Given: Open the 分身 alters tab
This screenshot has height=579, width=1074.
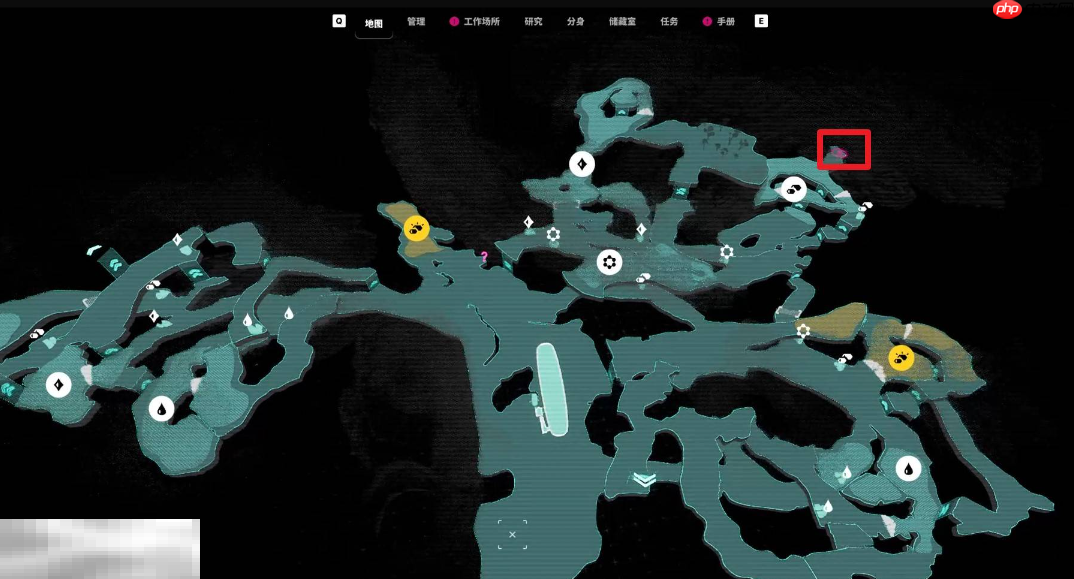Looking at the screenshot, I should tap(575, 21).
